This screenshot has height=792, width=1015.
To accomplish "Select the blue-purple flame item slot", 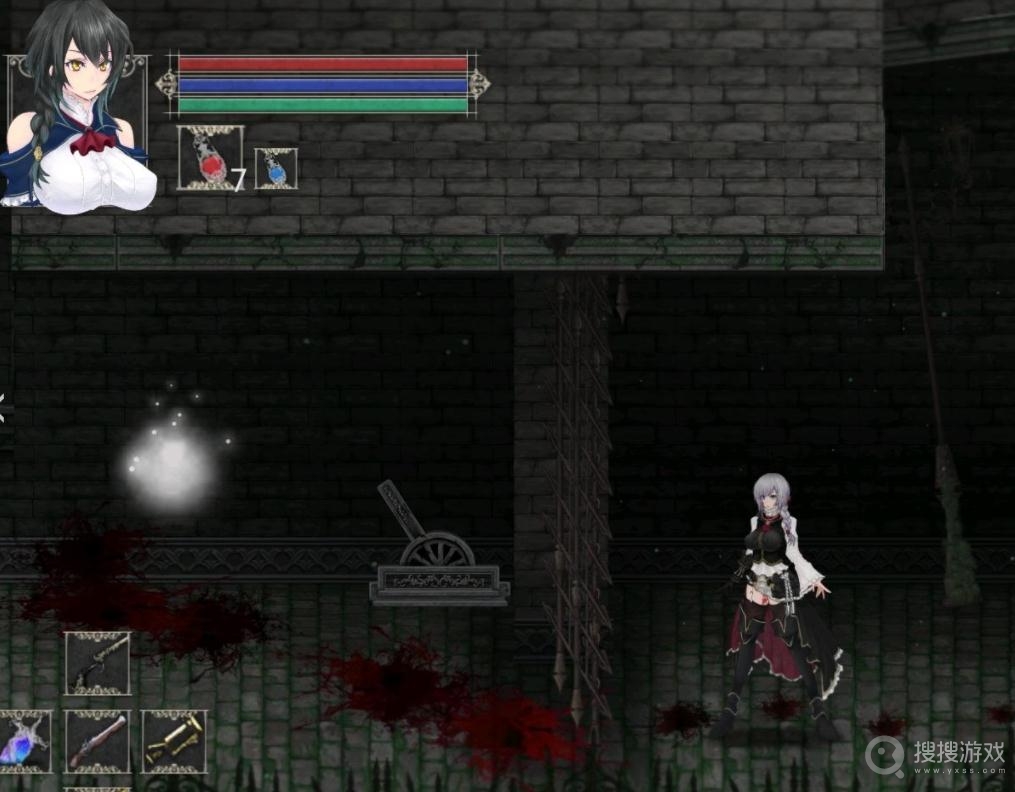I will point(22,742).
